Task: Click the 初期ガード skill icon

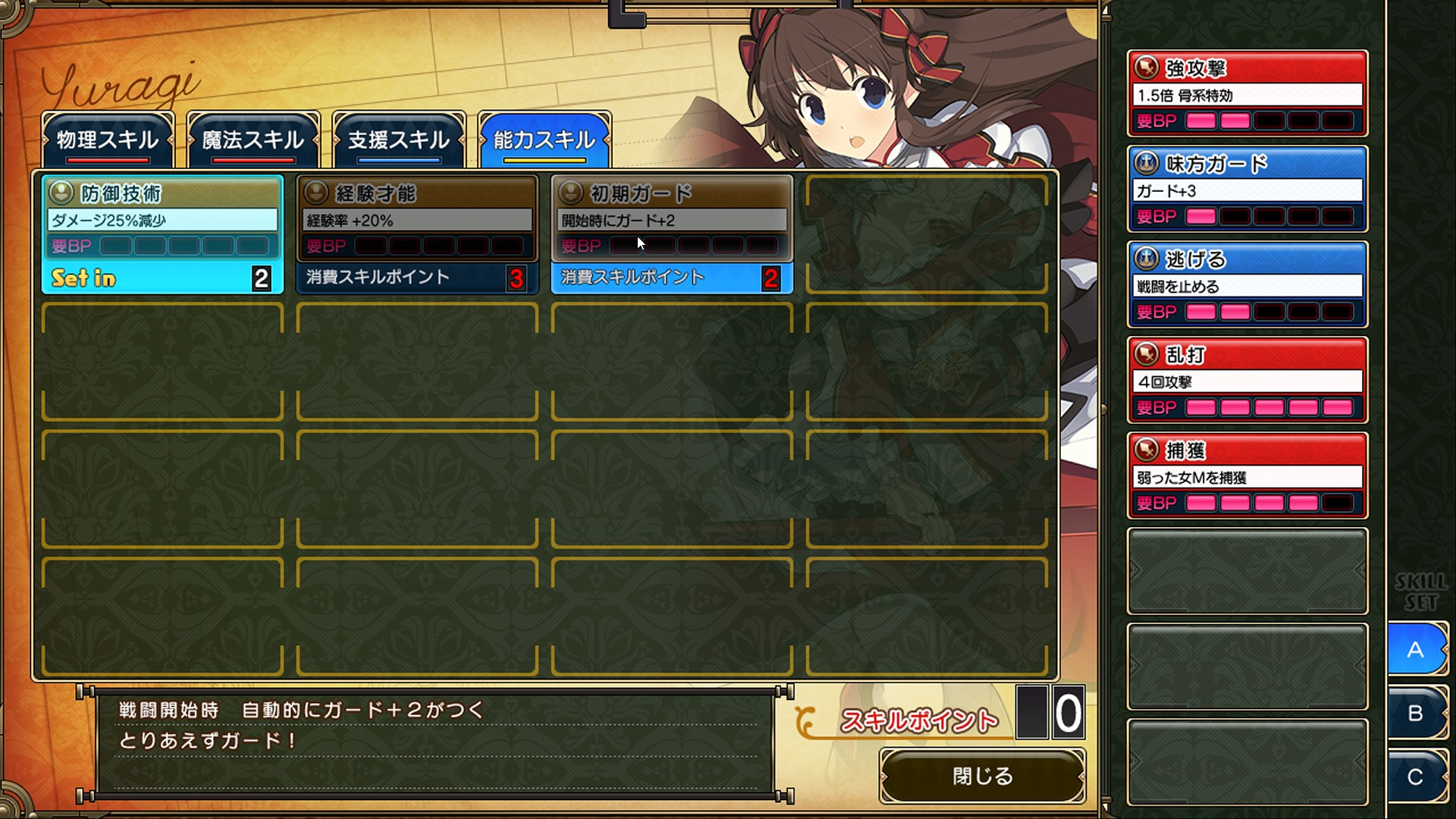Action: [570, 193]
